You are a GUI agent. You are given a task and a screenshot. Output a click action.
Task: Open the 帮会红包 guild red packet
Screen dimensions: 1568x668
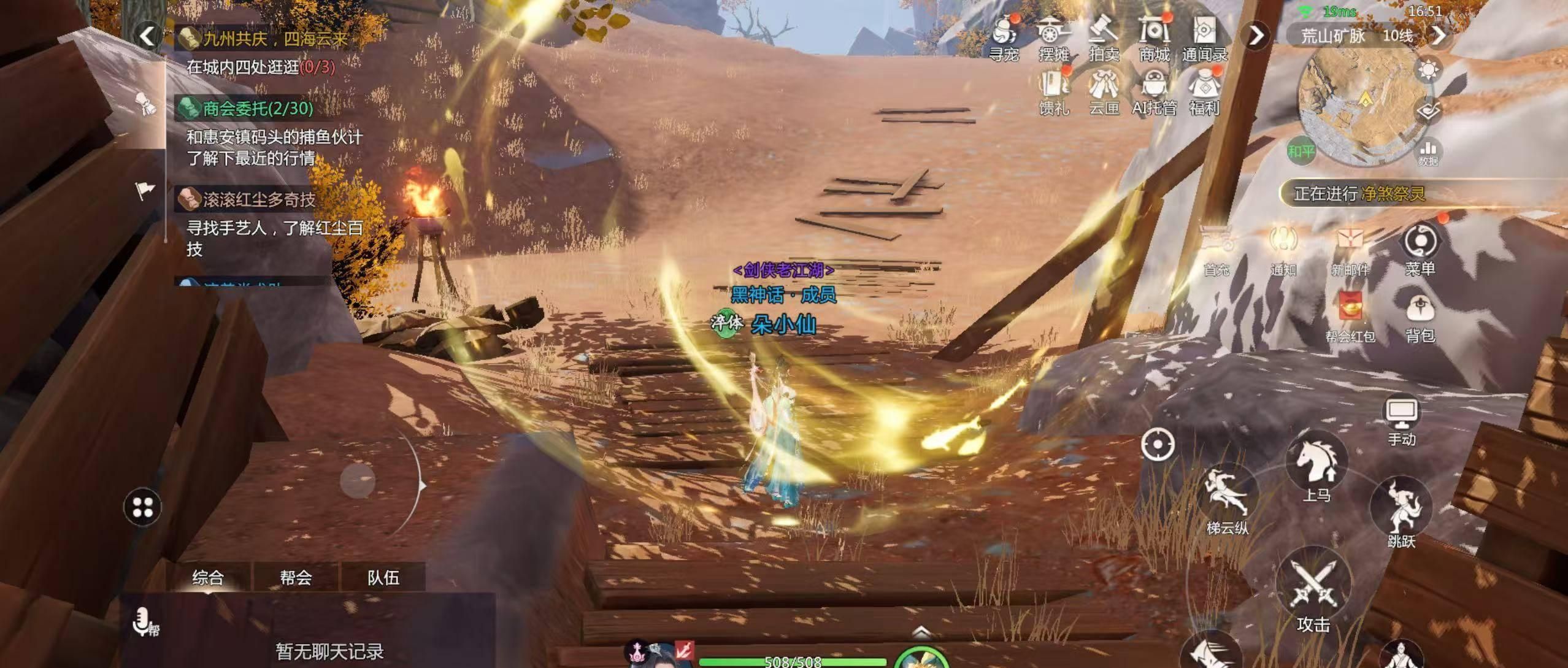coord(1350,313)
